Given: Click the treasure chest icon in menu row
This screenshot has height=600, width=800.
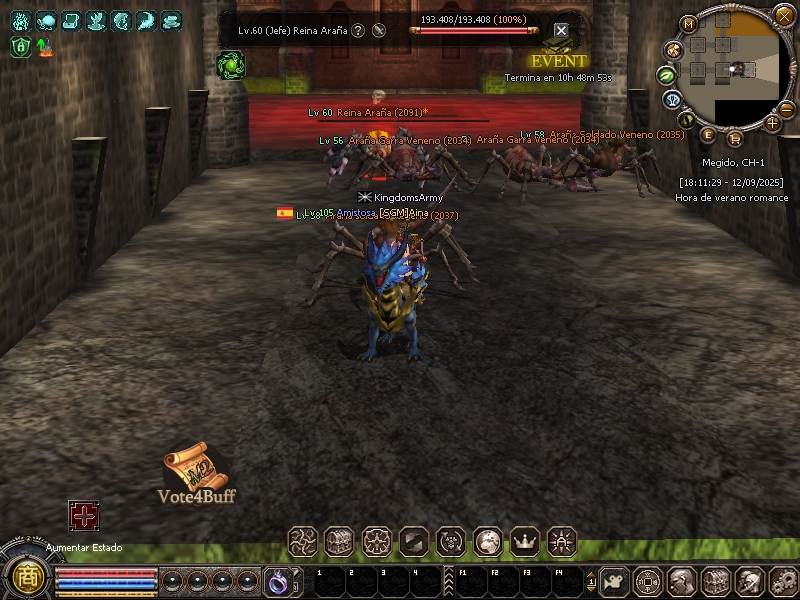Looking at the screenshot, I should (339, 541).
